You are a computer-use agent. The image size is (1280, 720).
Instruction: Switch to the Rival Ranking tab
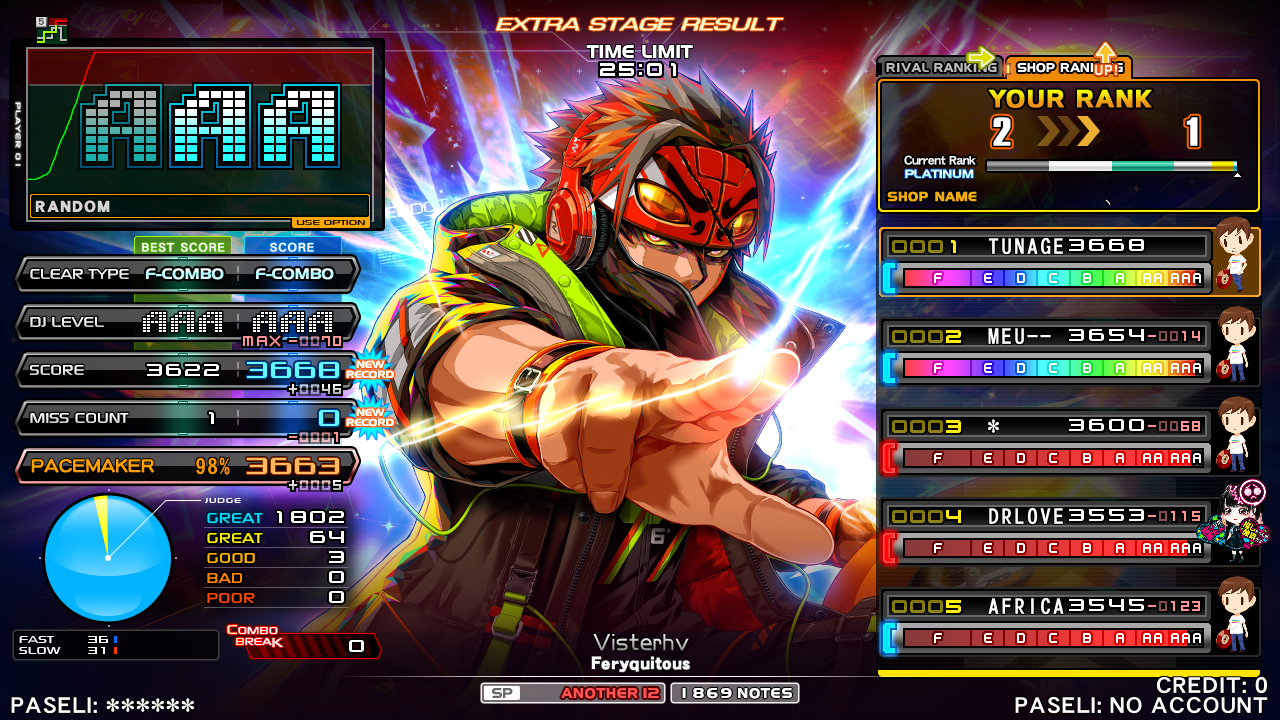(x=936, y=68)
